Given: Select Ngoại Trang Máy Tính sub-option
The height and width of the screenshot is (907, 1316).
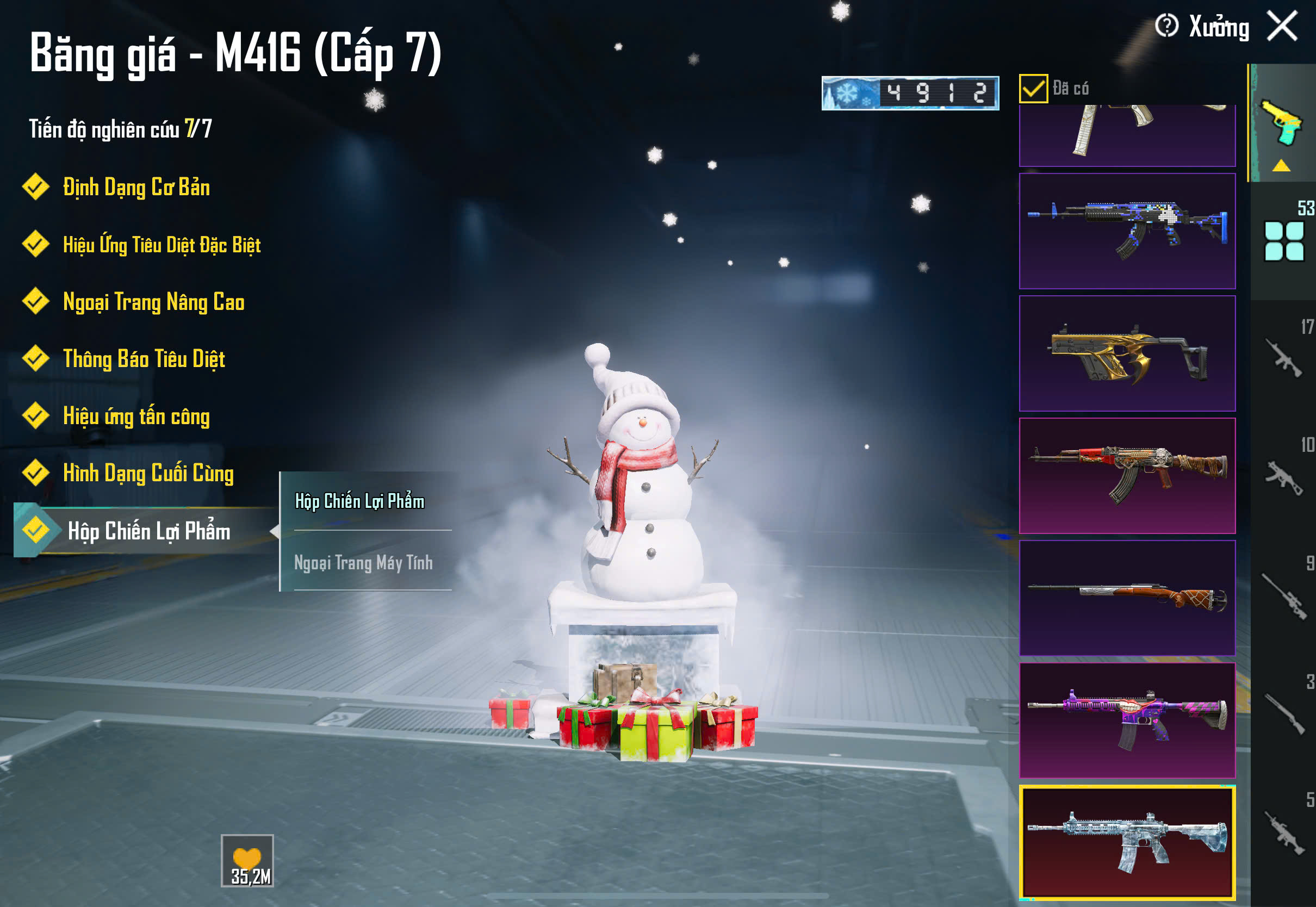Looking at the screenshot, I should pos(364,563).
